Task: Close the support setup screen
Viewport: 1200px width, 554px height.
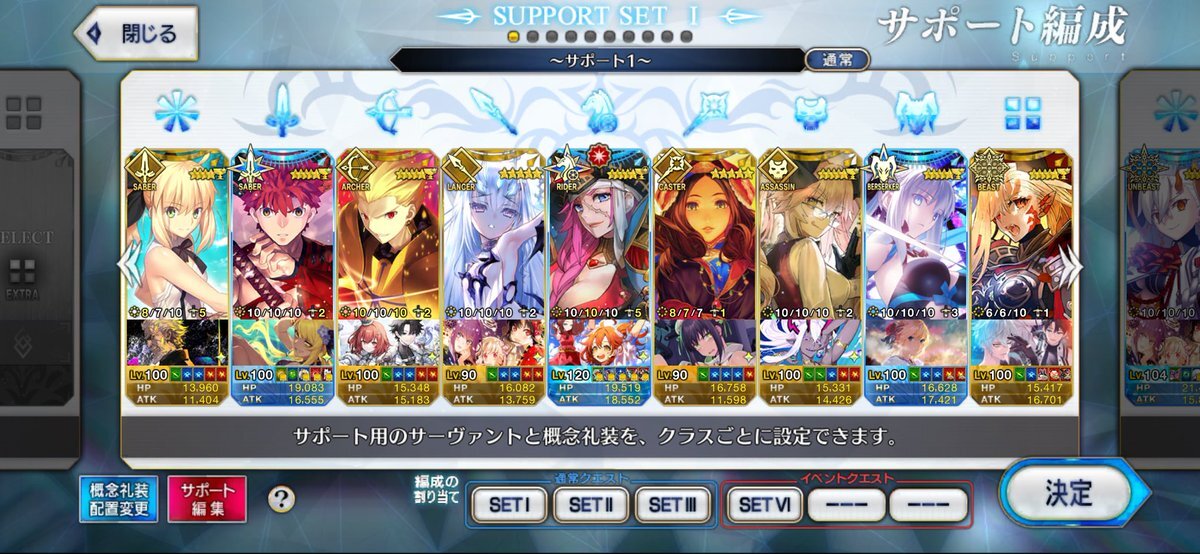Action: pos(136,34)
